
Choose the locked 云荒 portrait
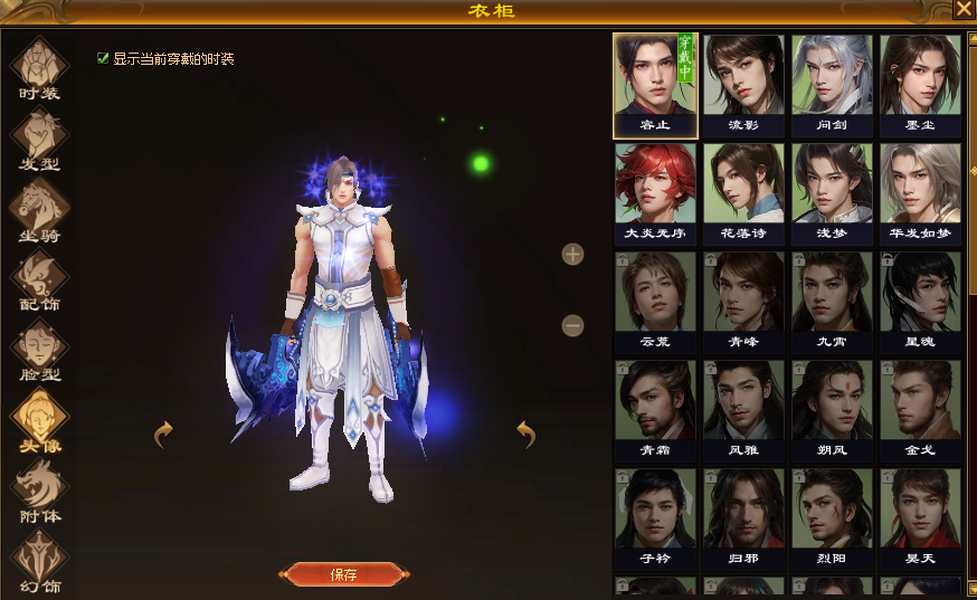pyautogui.click(x=655, y=301)
